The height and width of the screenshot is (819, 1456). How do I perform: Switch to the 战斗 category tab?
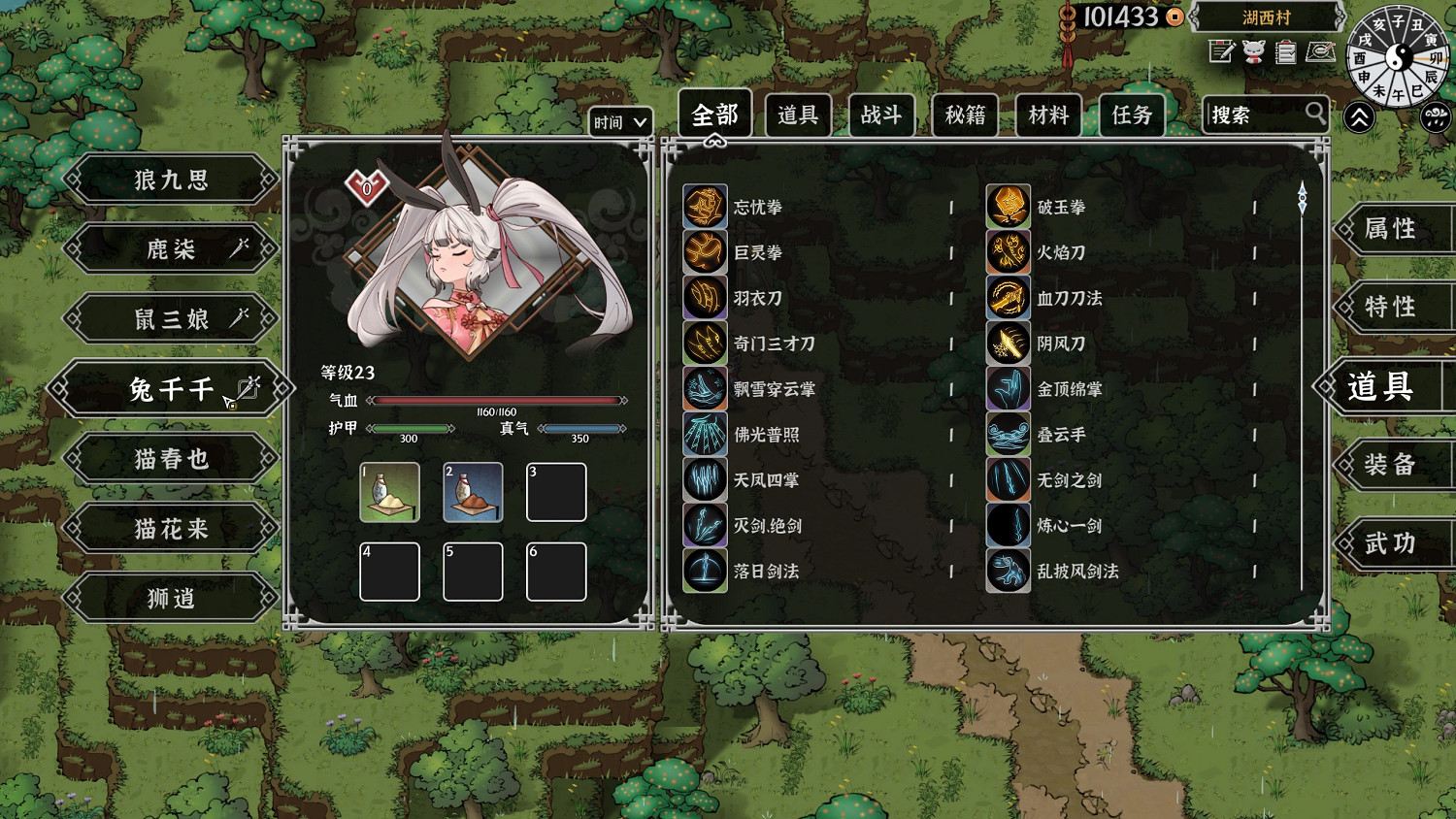coord(881,115)
